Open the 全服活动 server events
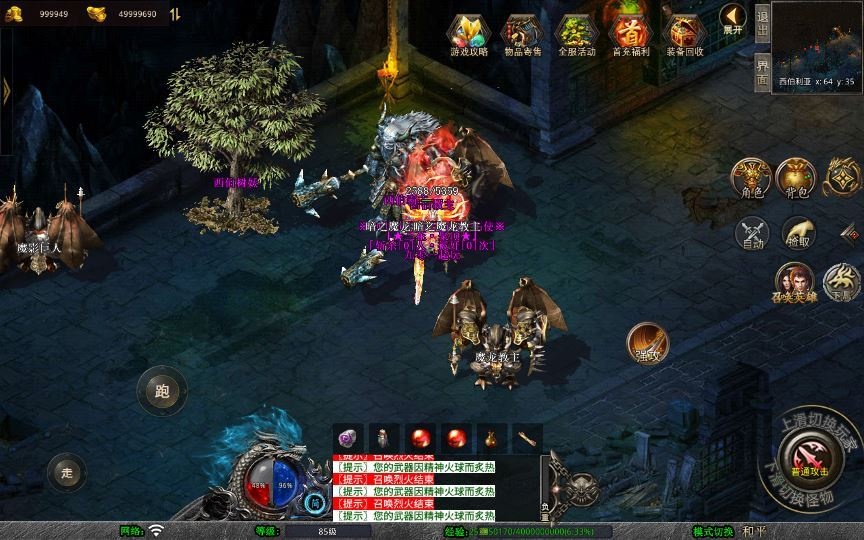The image size is (864, 540). [x=576, y=34]
